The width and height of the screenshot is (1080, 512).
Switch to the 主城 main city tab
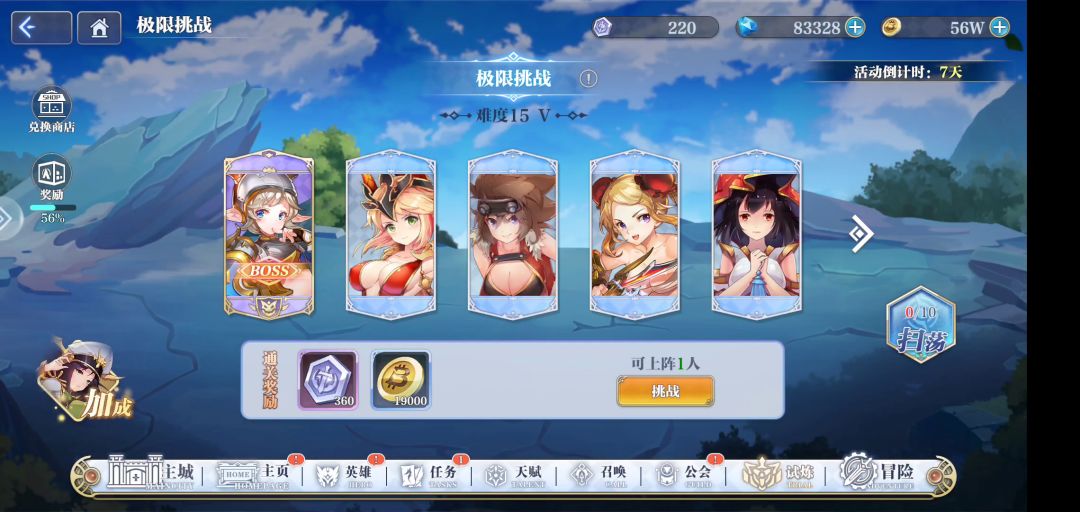tap(152, 474)
